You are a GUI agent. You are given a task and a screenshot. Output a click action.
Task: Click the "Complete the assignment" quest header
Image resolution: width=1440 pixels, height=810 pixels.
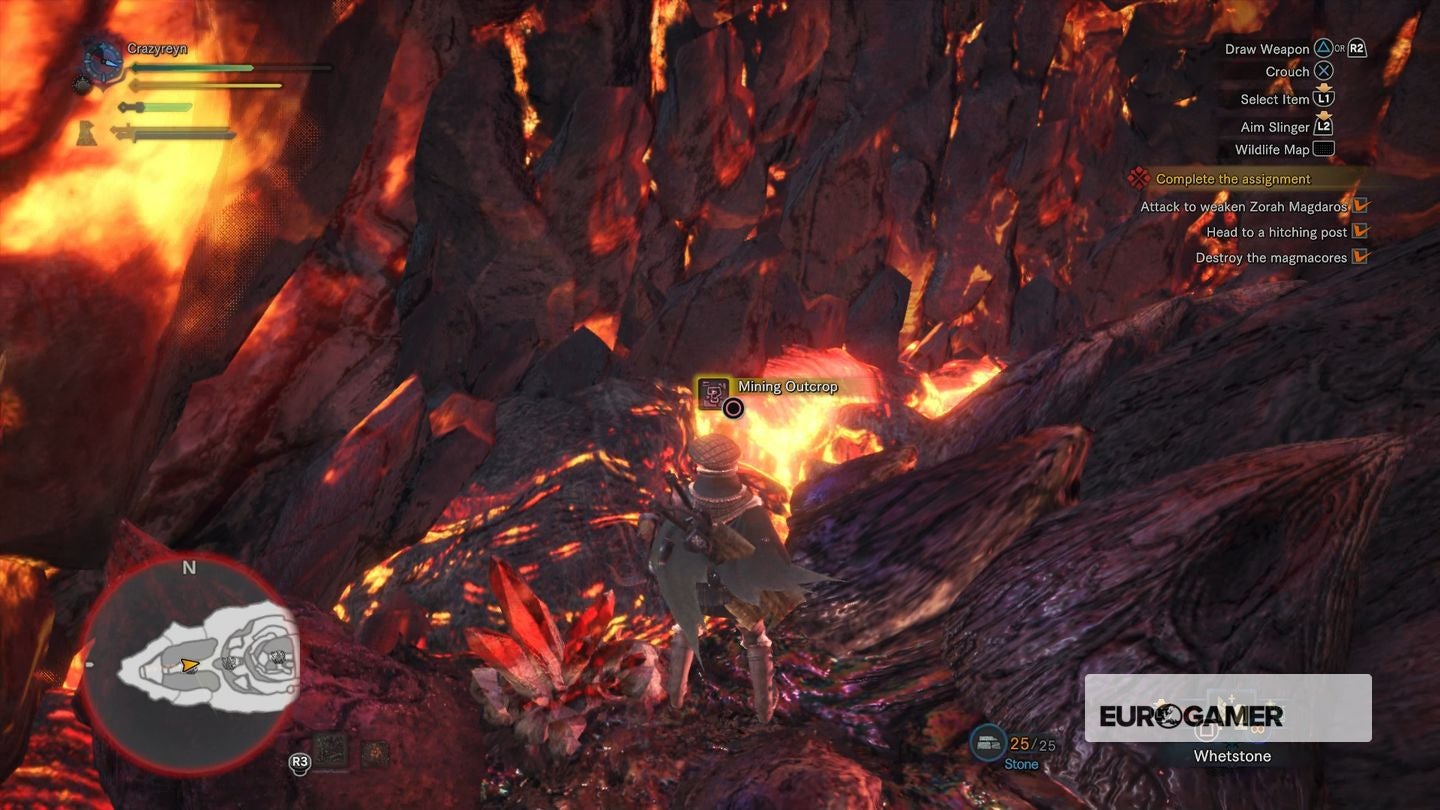pyautogui.click(x=1232, y=179)
